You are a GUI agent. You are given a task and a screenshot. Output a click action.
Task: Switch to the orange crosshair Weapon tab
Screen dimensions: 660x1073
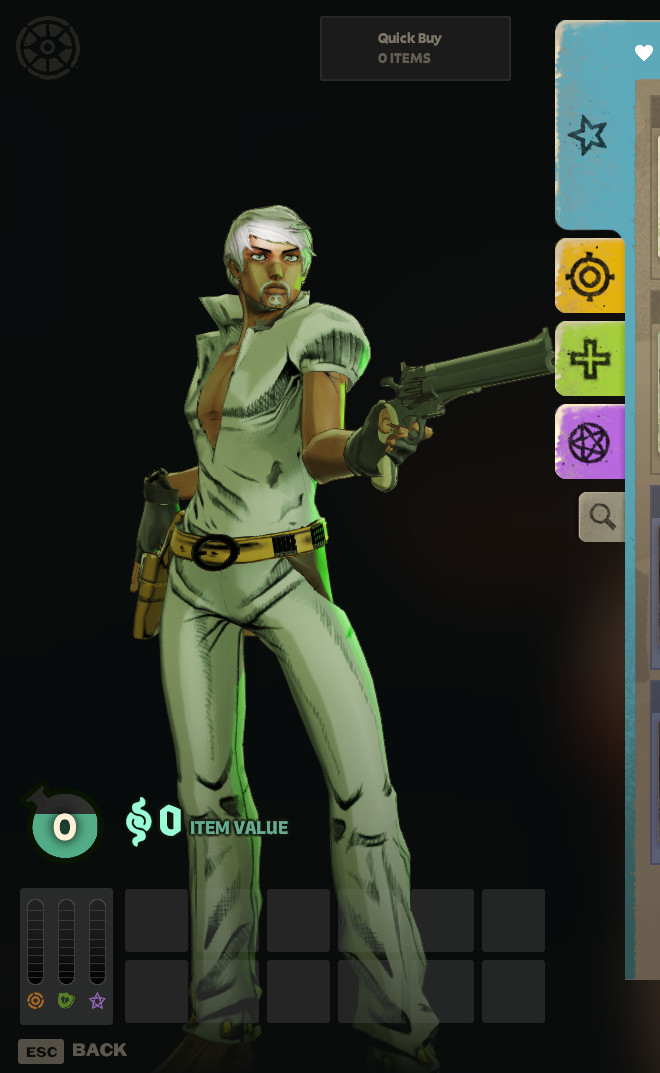click(x=590, y=276)
